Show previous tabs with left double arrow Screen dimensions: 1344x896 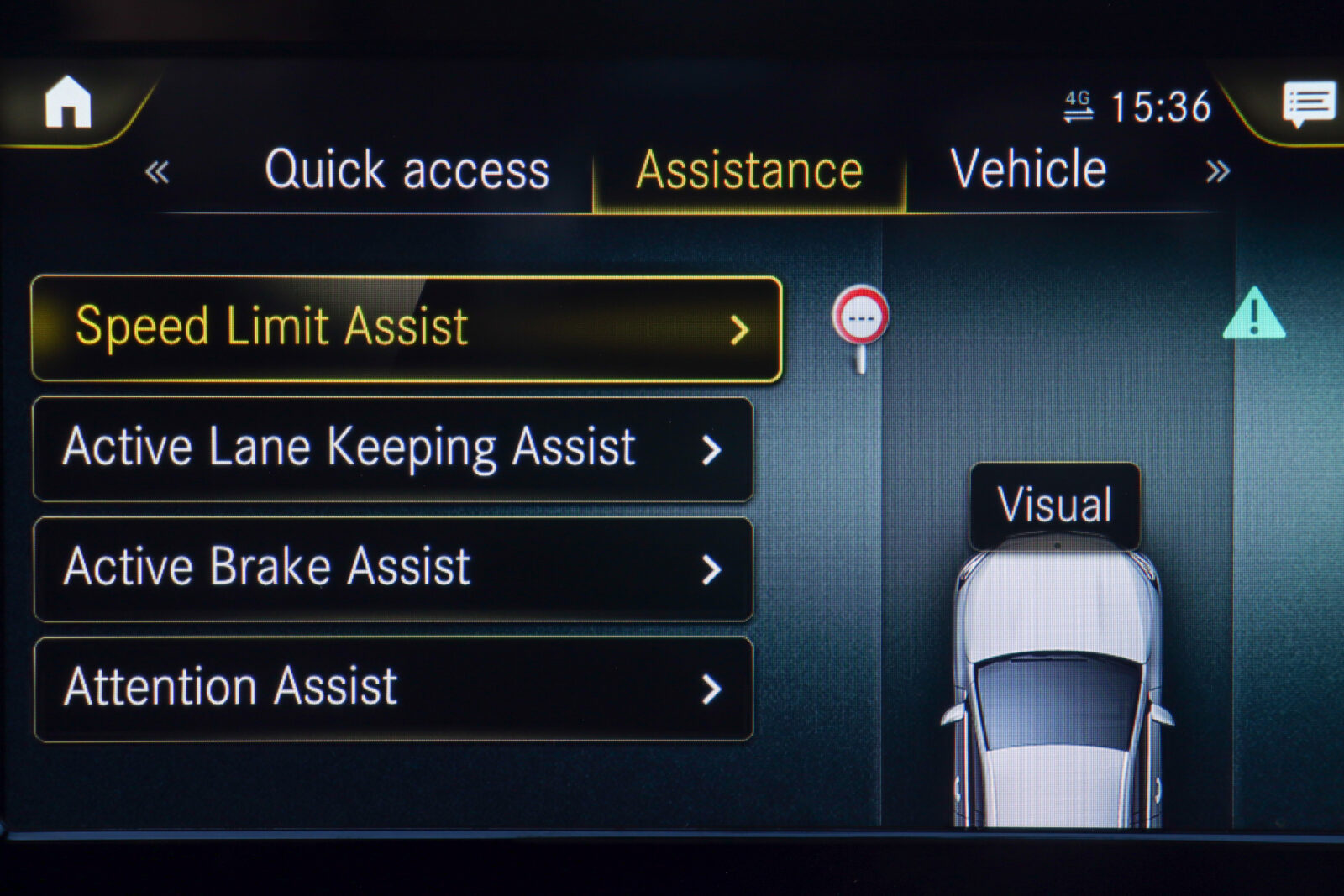click(x=157, y=172)
